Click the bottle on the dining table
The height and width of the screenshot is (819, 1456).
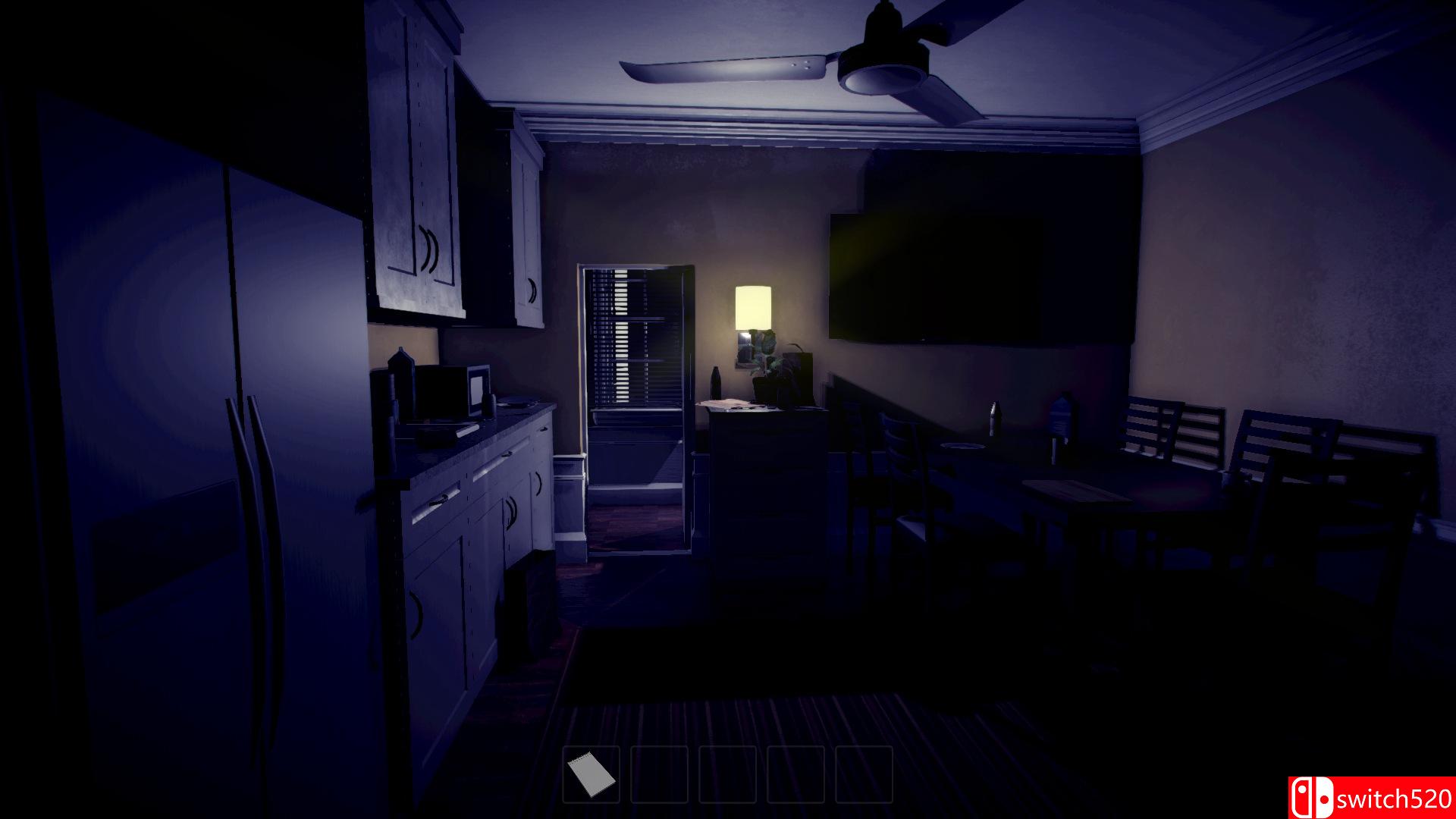click(995, 417)
